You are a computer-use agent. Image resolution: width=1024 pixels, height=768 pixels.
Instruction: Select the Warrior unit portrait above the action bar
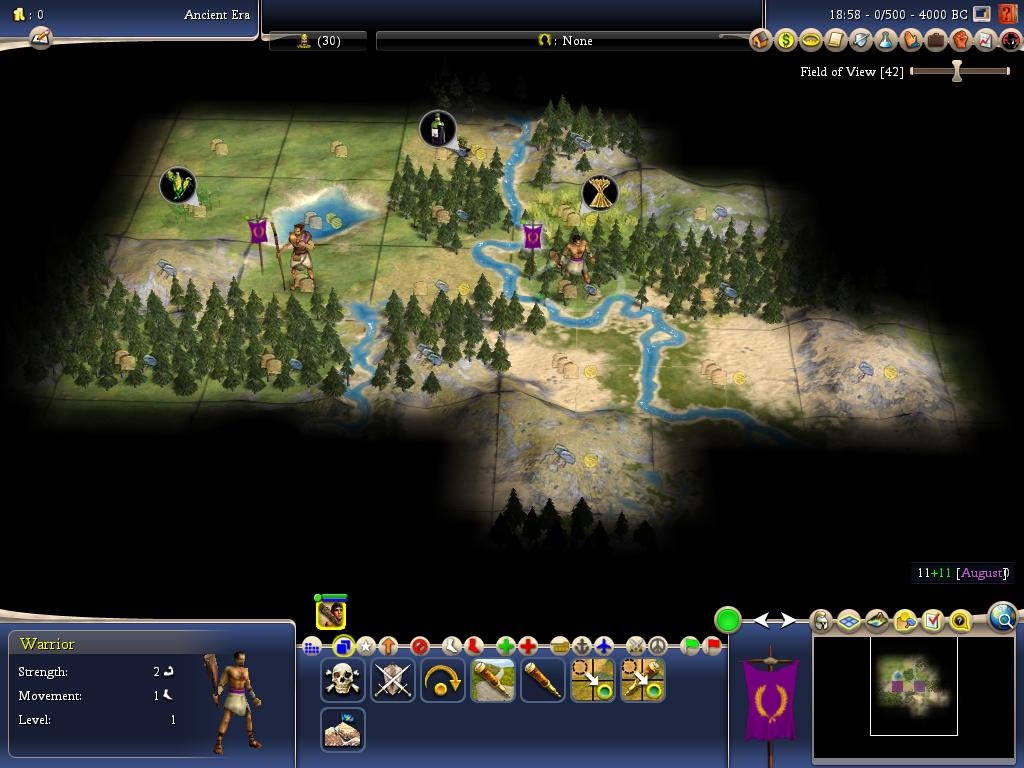pos(330,613)
